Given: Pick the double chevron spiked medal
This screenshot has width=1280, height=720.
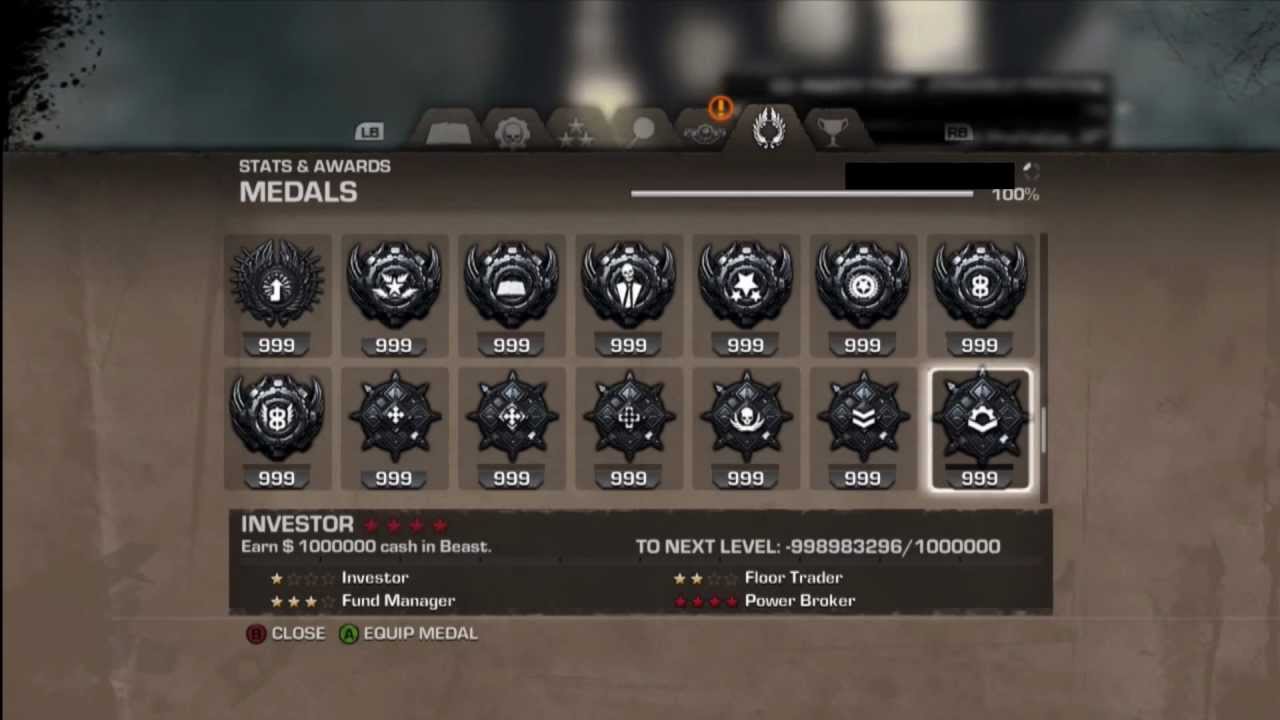Looking at the screenshot, I should 862,417.
